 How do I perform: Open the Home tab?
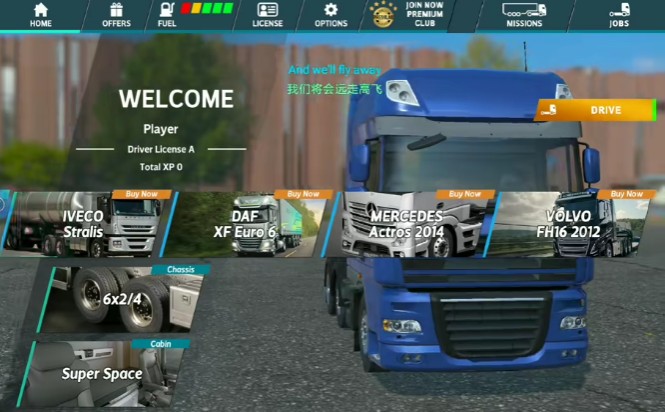tap(41, 15)
